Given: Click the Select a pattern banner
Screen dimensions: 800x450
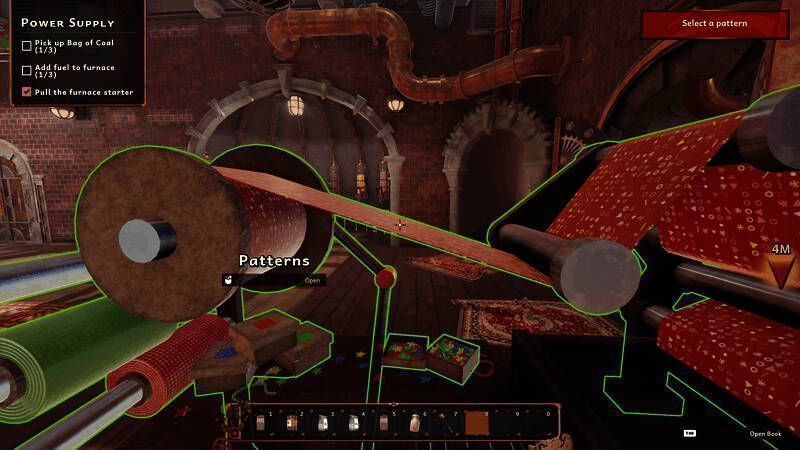Looking at the screenshot, I should click(x=715, y=24).
